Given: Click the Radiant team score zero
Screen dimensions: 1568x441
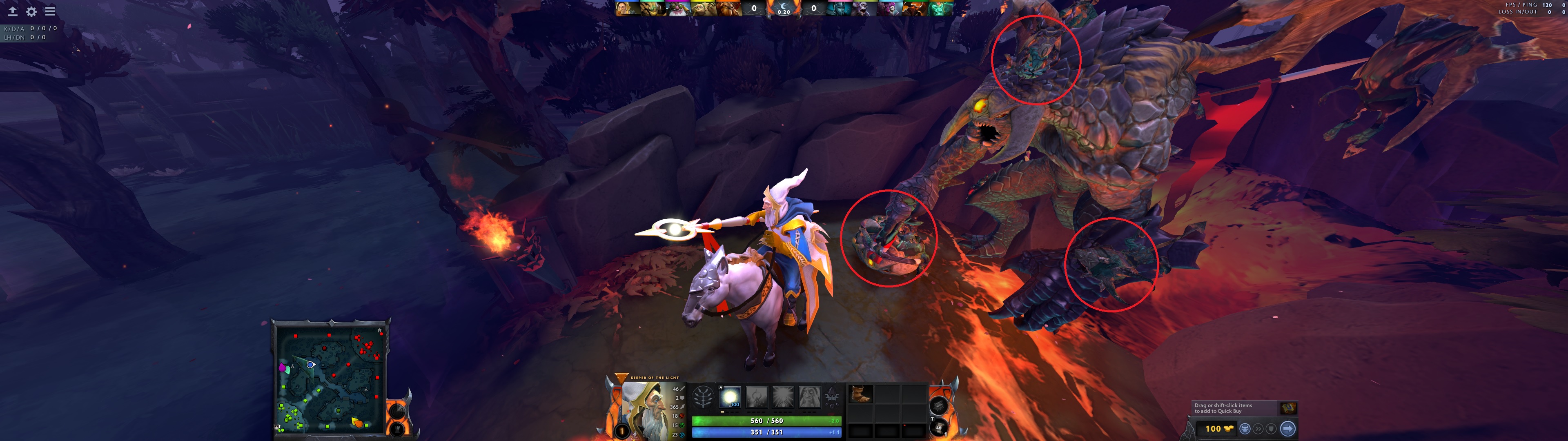Looking at the screenshot, I should tap(754, 8).
